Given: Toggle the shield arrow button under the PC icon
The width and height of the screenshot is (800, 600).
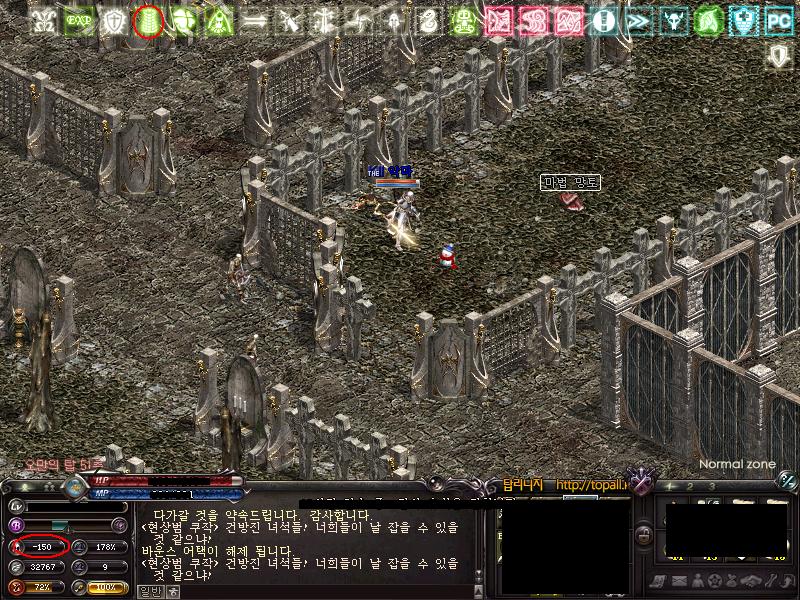Looking at the screenshot, I should coord(779,56).
